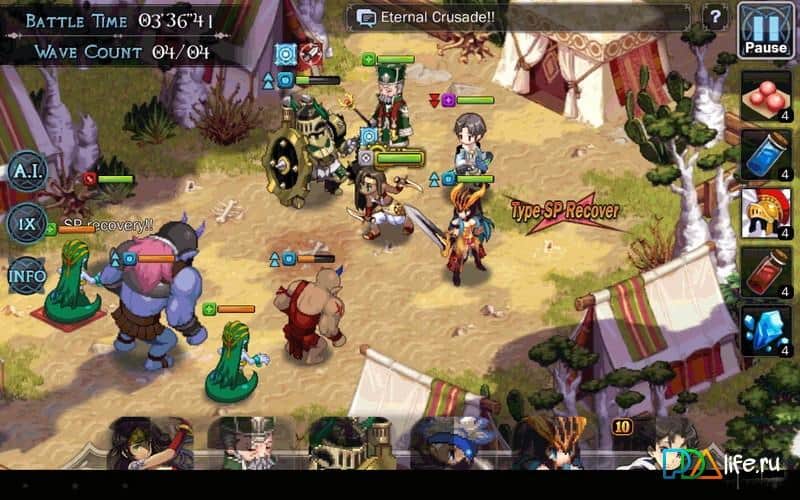Use the blue potion bottle
This screenshot has width=800, height=500.
pos(766,155)
